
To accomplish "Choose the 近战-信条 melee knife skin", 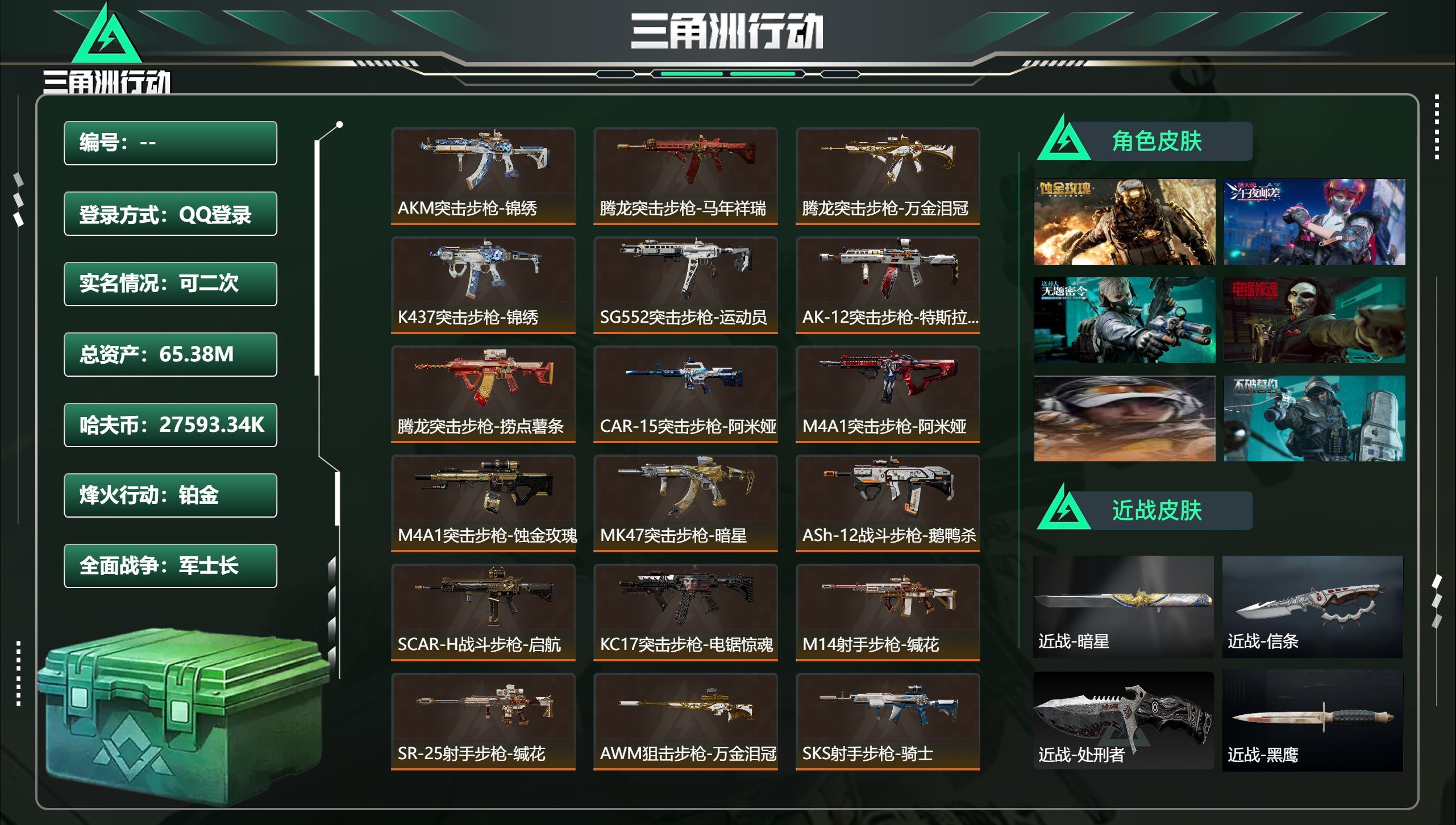I will click(x=1312, y=606).
